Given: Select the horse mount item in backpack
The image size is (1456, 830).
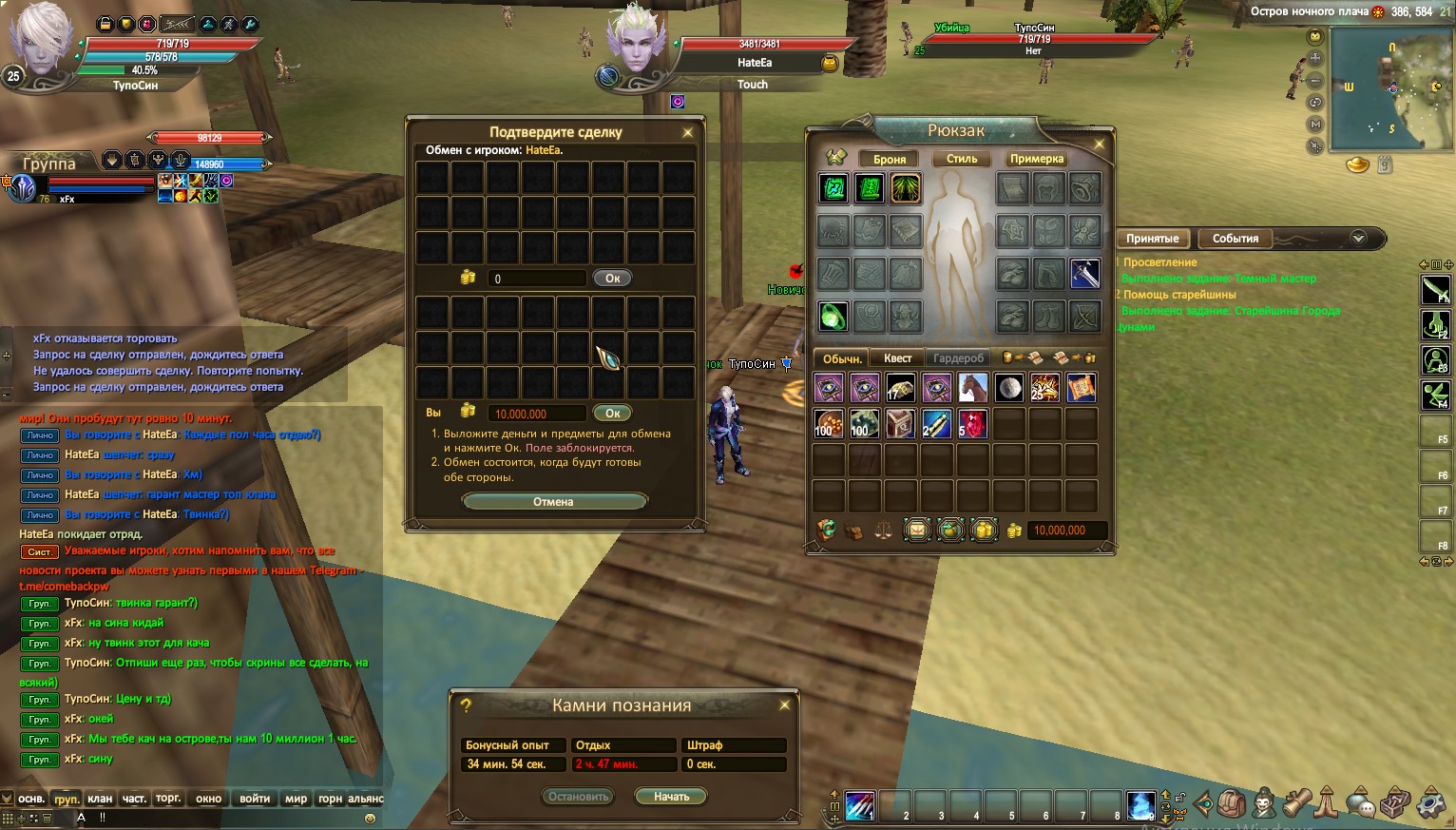Looking at the screenshot, I should click(972, 387).
